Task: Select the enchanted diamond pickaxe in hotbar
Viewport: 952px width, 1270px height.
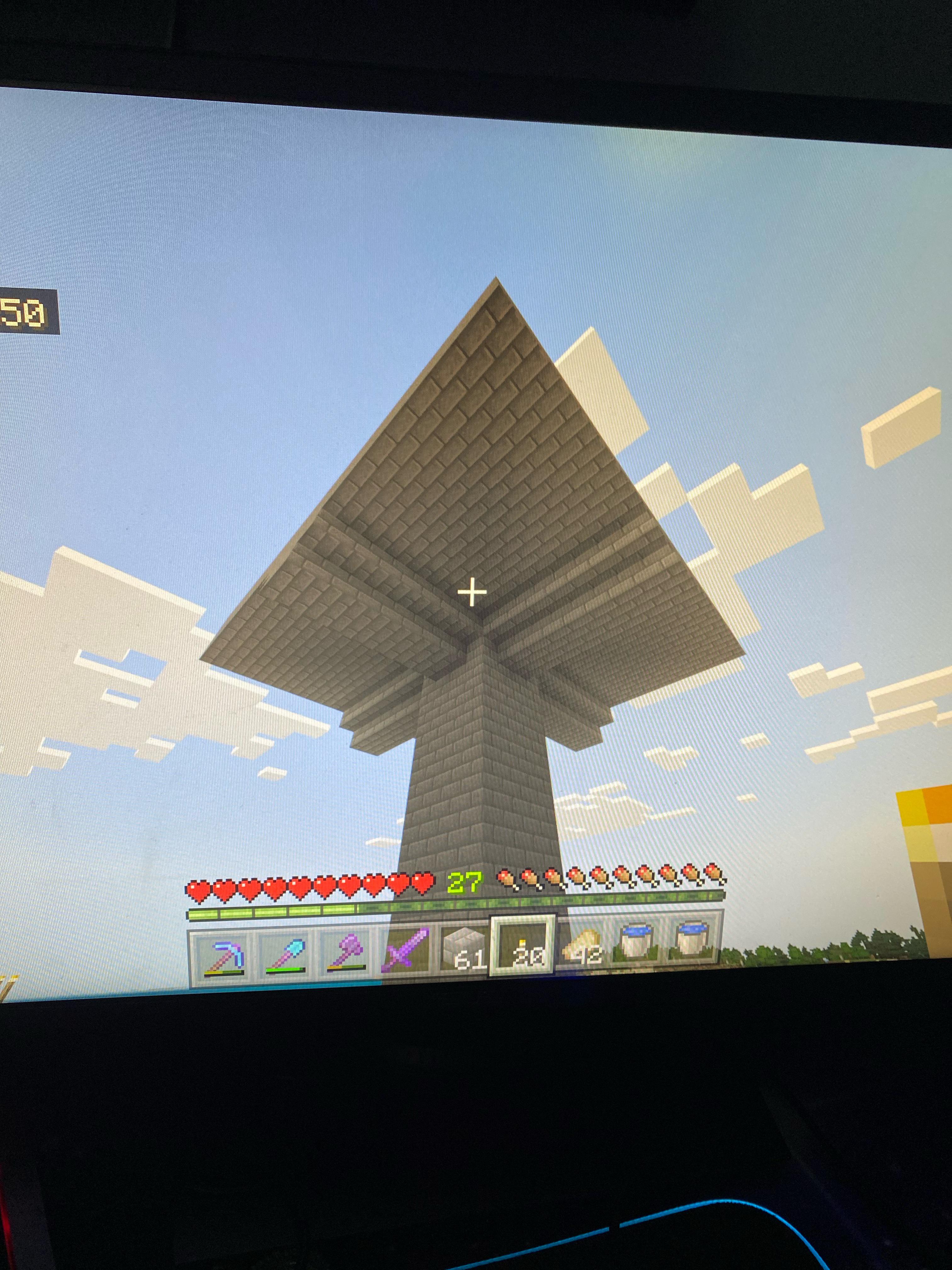Action: tap(225, 952)
